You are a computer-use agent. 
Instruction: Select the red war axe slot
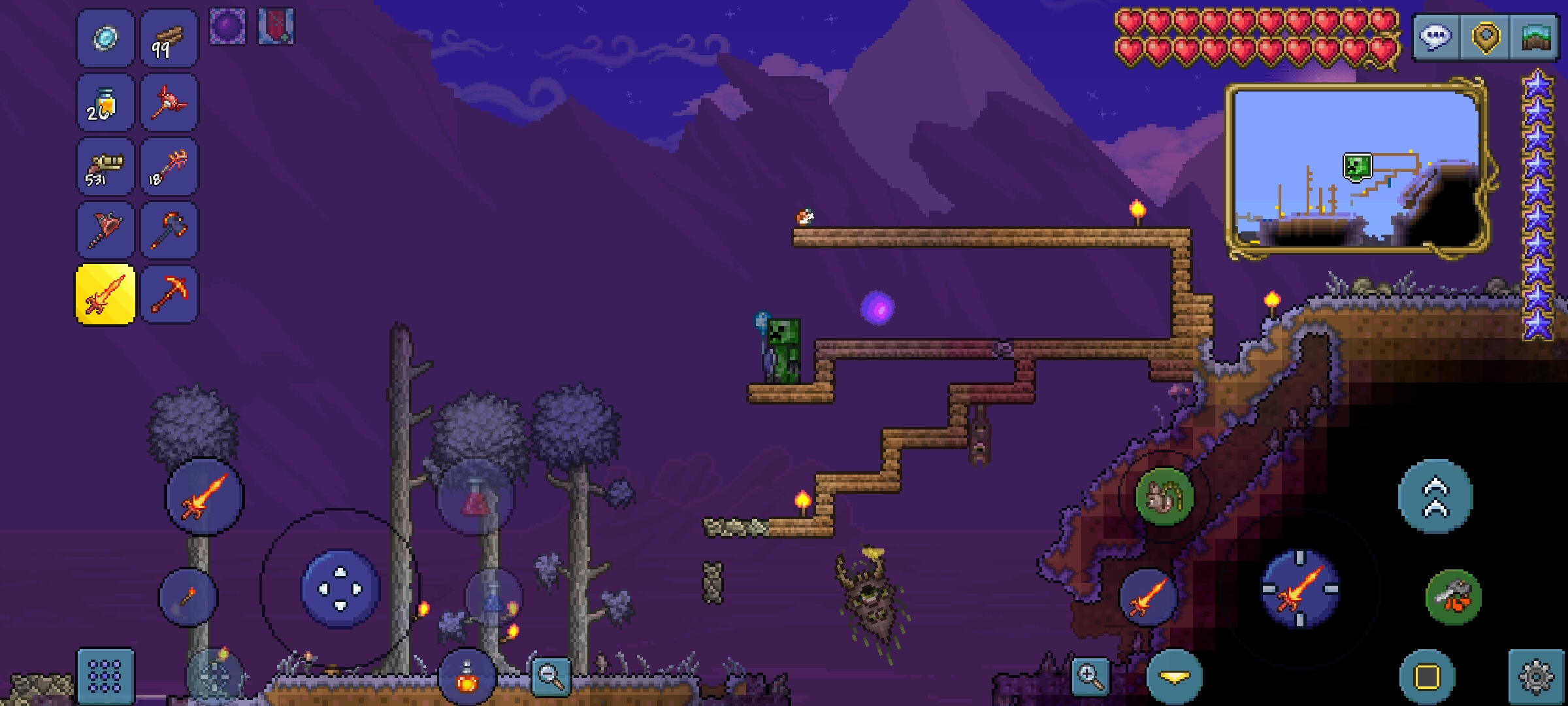[x=105, y=230]
